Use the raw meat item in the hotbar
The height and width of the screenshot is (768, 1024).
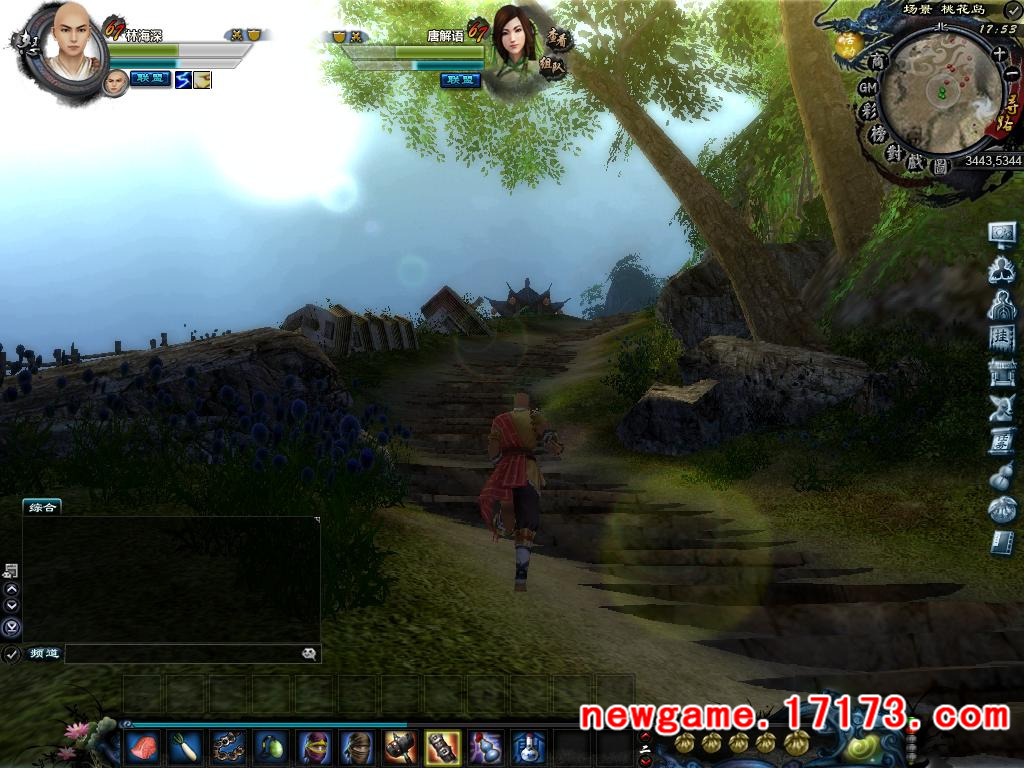(x=141, y=746)
